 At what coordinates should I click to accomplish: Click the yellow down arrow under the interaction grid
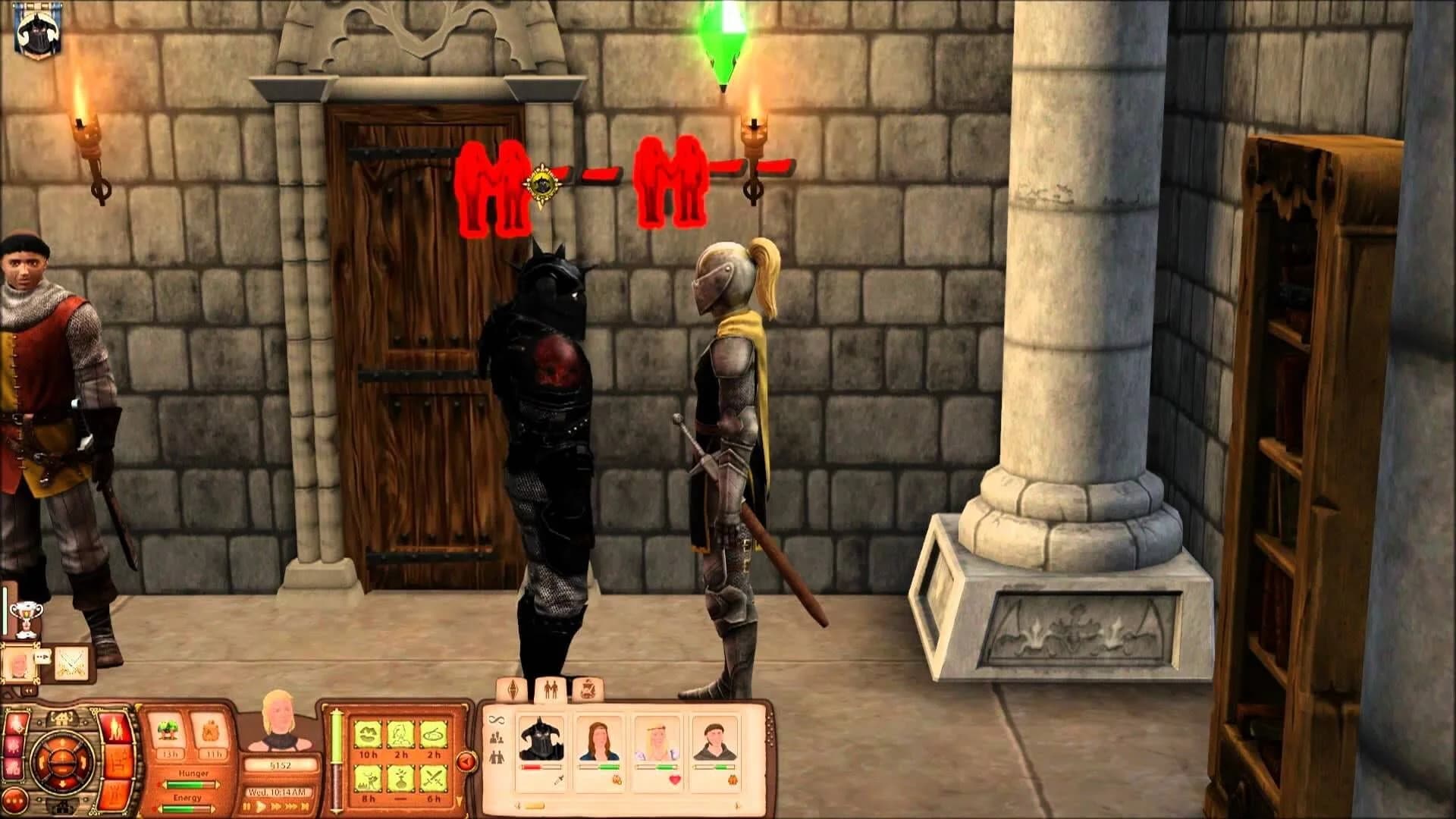point(459,799)
